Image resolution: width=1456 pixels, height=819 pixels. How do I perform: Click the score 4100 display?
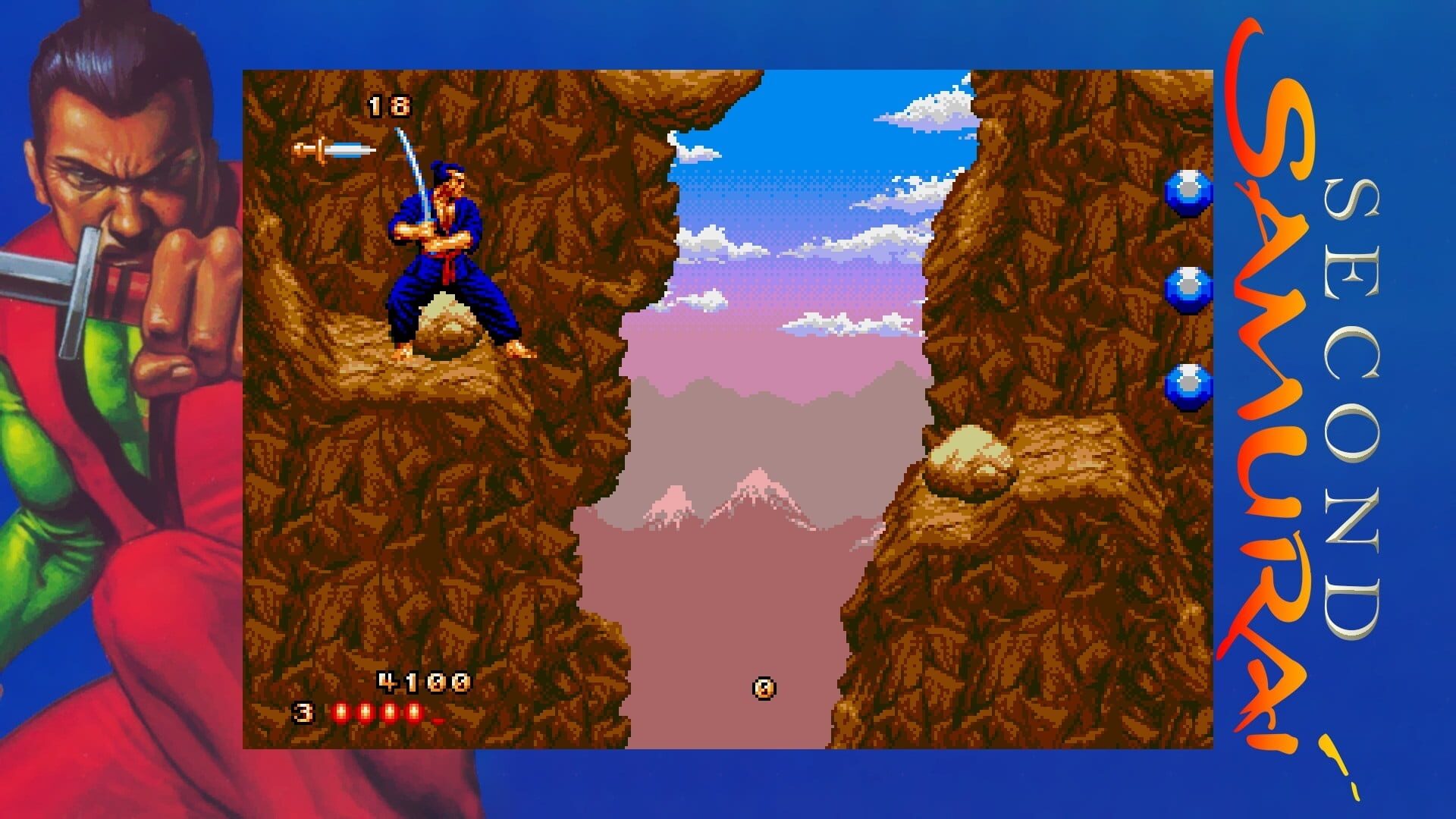pyautogui.click(x=423, y=681)
